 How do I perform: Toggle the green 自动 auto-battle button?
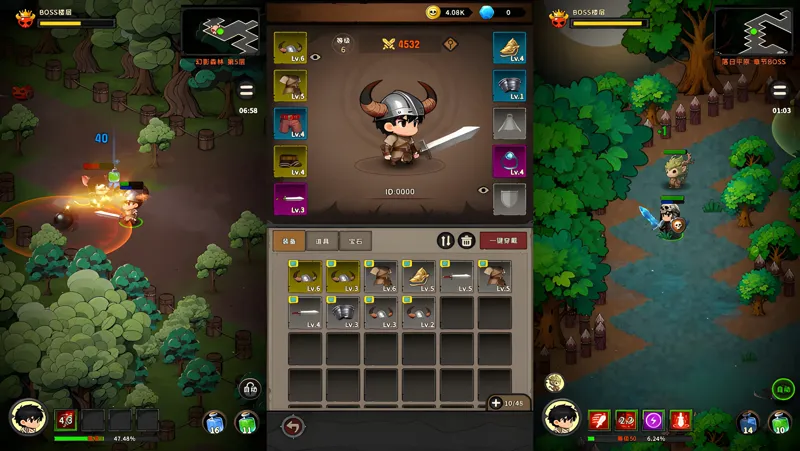coord(782,390)
